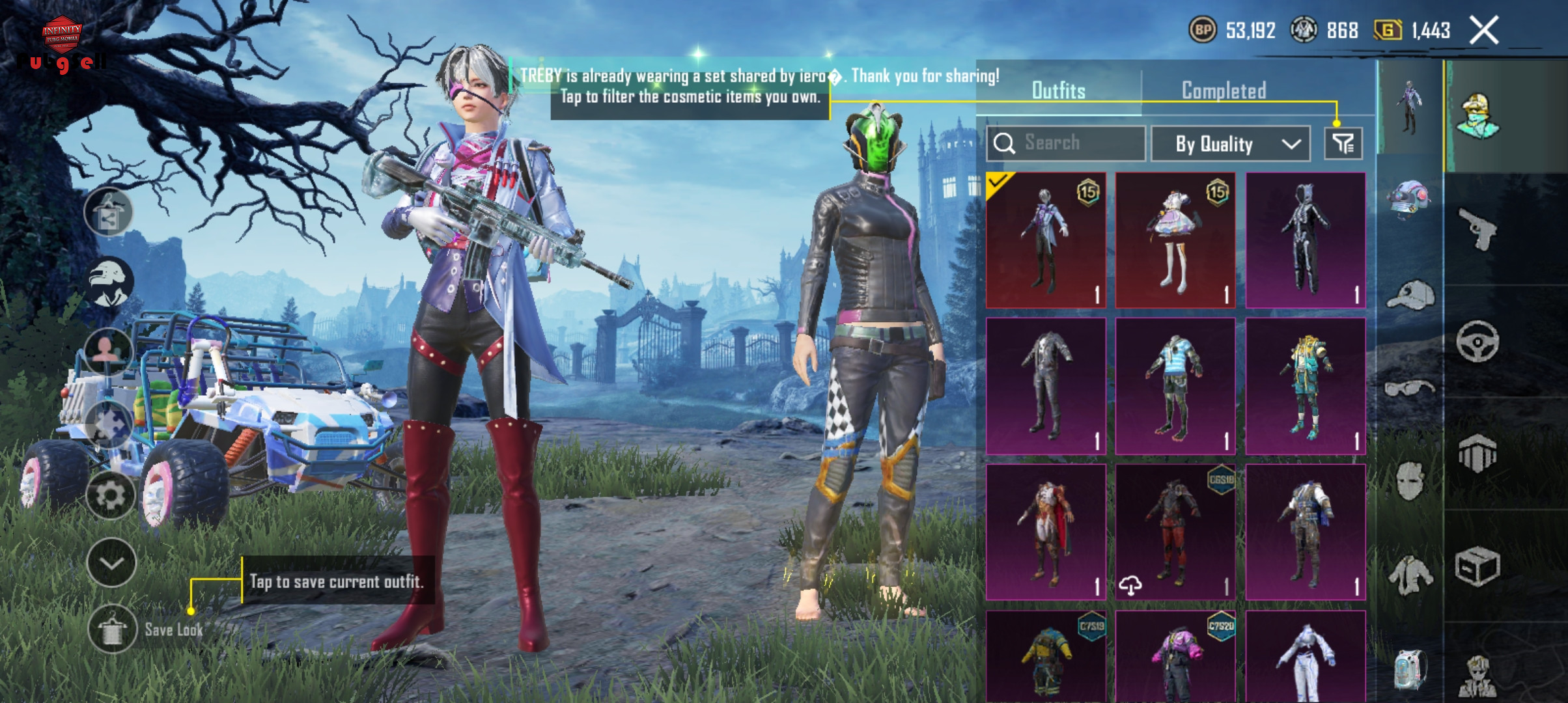Image resolution: width=1568 pixels, height=703 pixels.
Task: Switch to the Completed tab
Action: 1224,90
